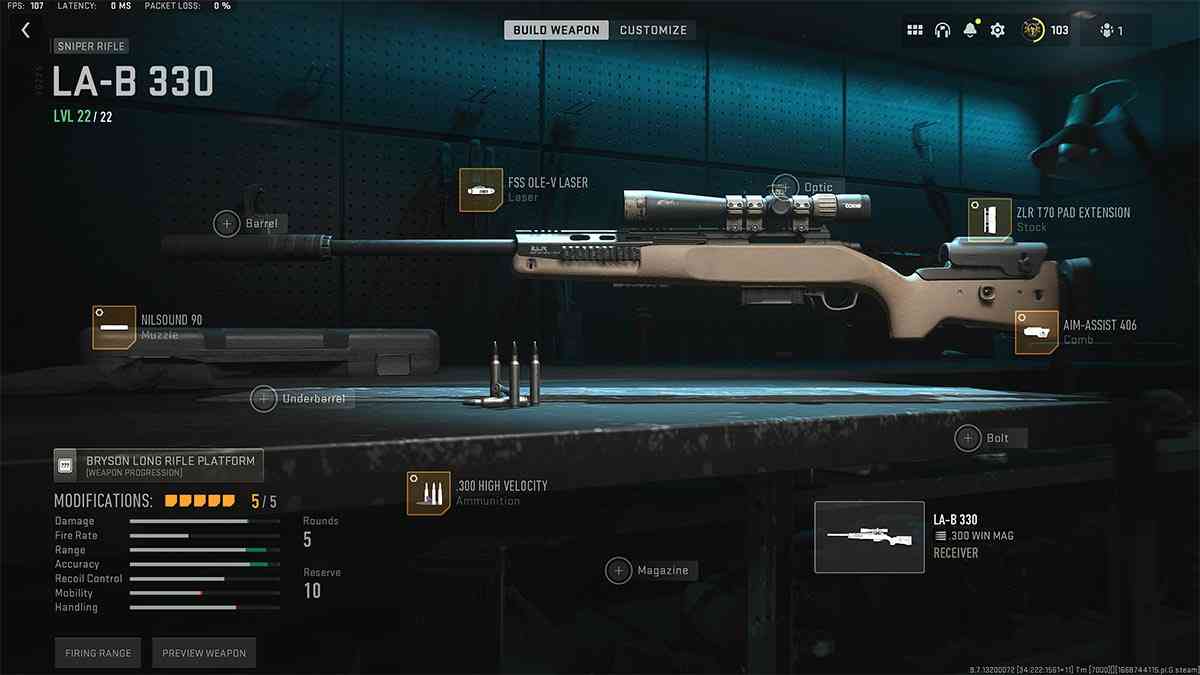
Task: Open the FSS OLE-V Laser attachment slot
Action: click(x=480, y=190)
